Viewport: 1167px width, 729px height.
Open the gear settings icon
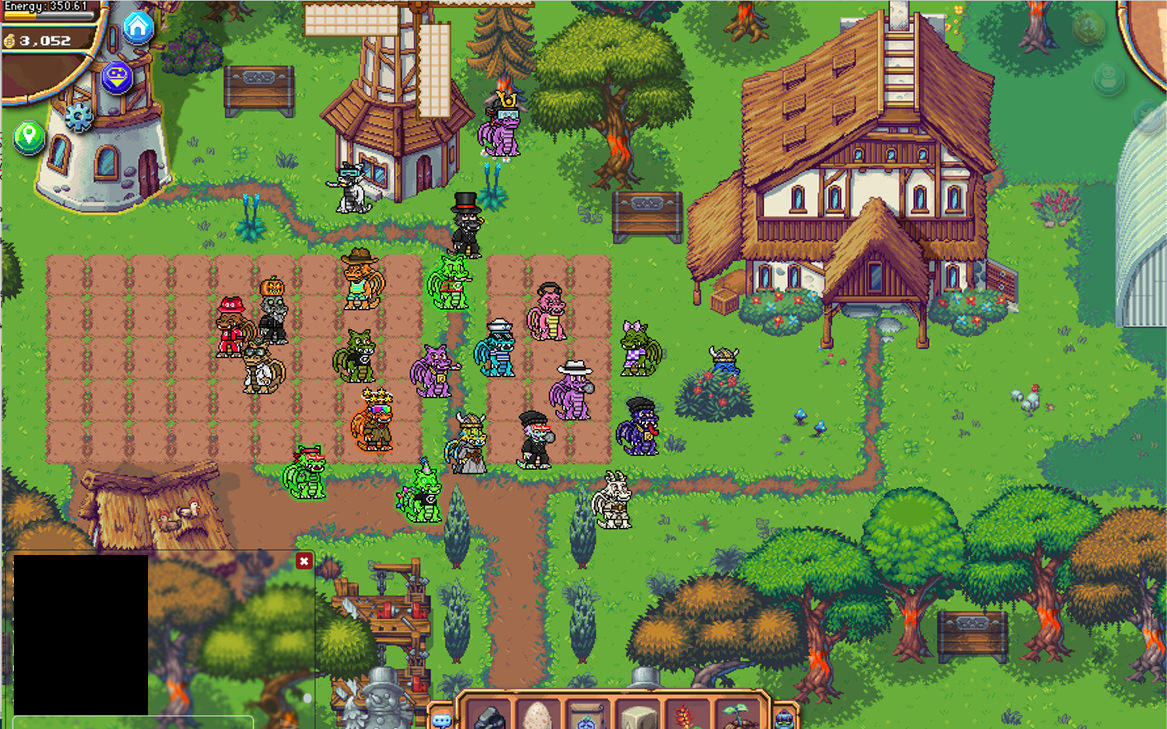79,117
